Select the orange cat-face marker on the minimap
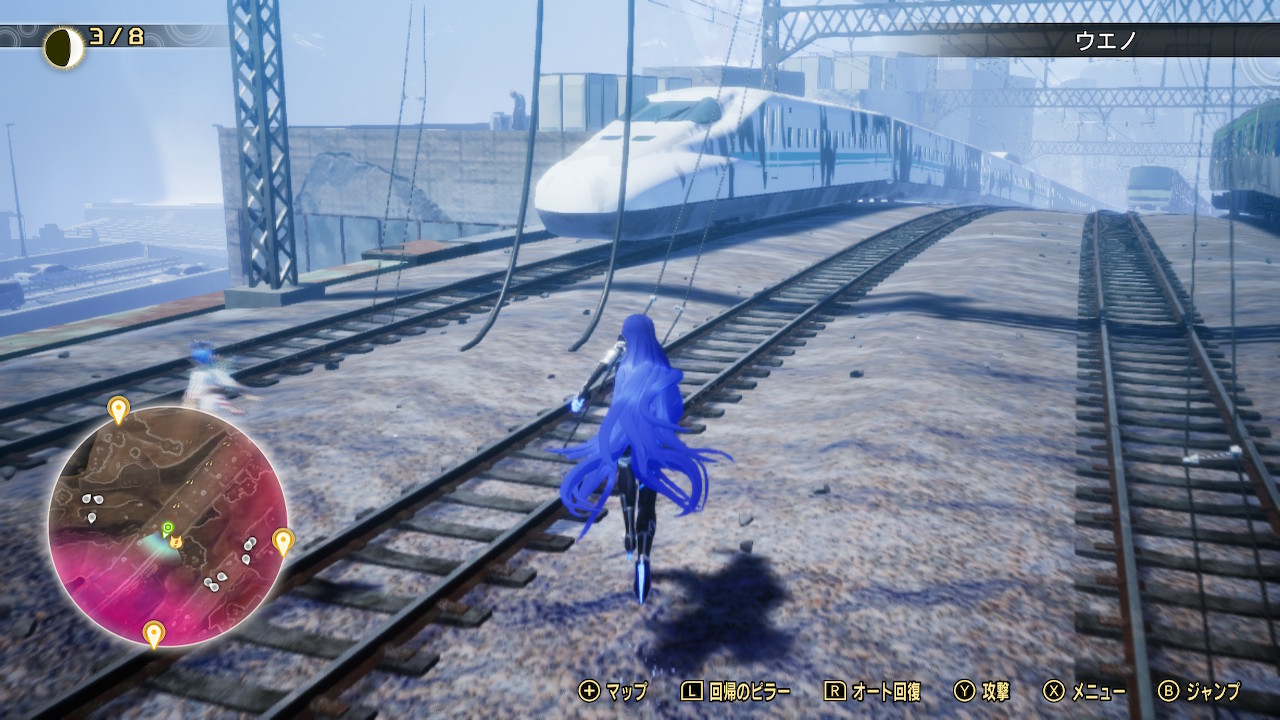Viewport: 1280px width, 720px height. click(176, 541)
